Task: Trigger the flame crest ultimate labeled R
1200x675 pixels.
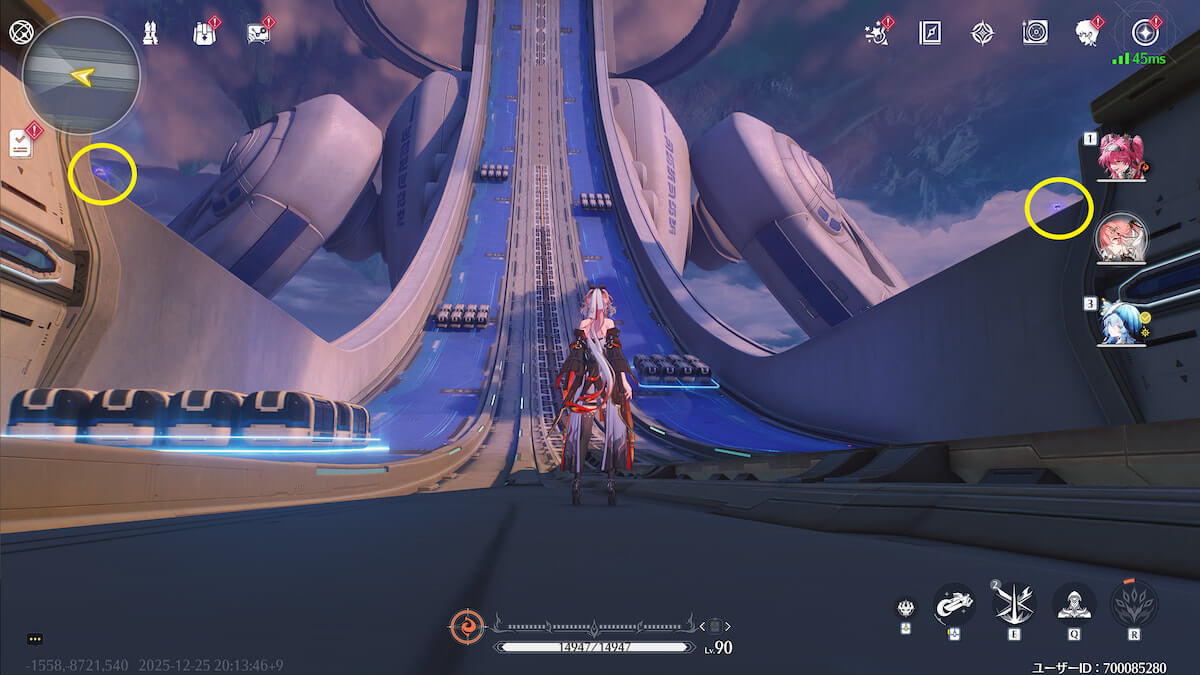Action: [x=1133, y=603]
